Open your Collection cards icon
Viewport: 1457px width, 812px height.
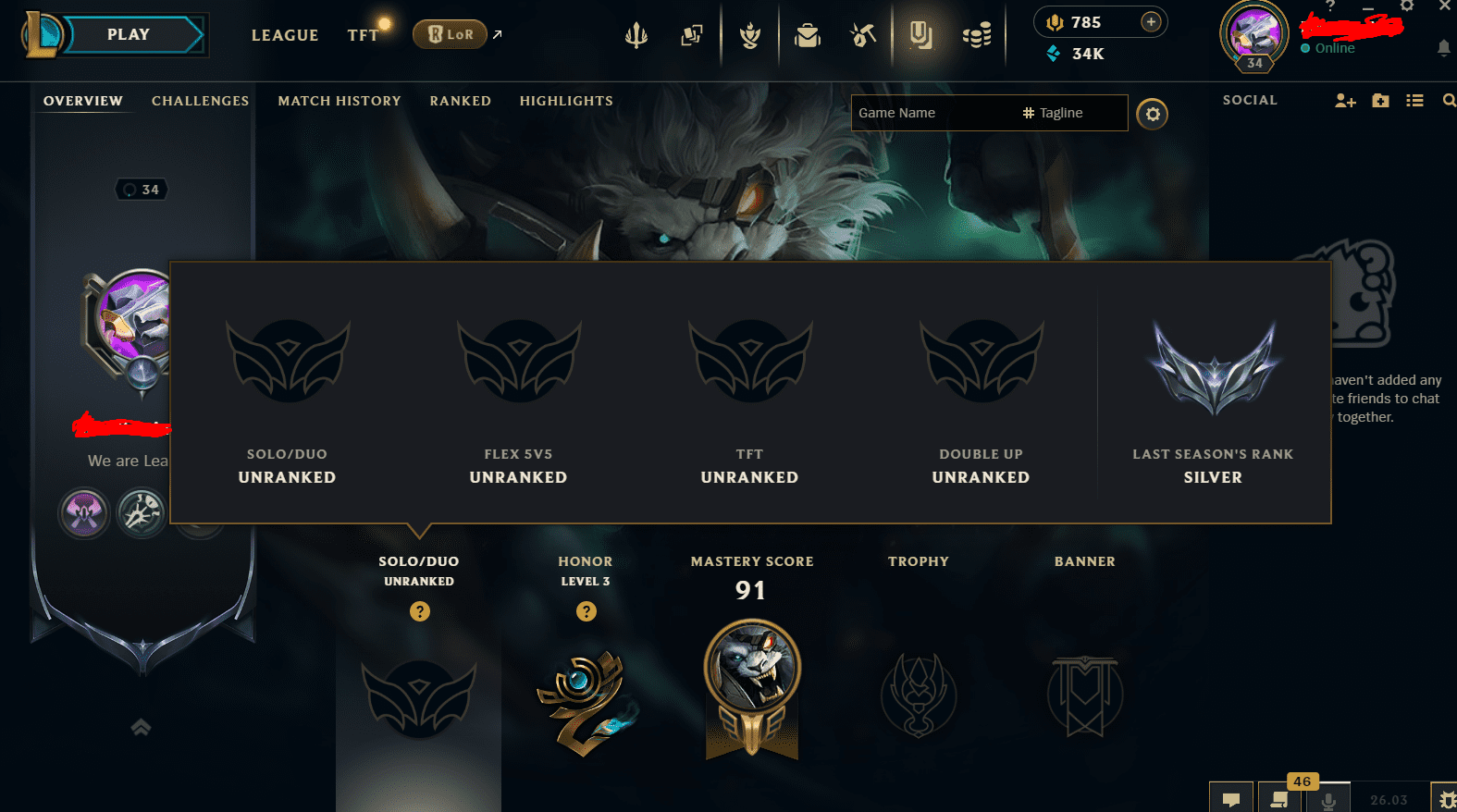(692, 34)
